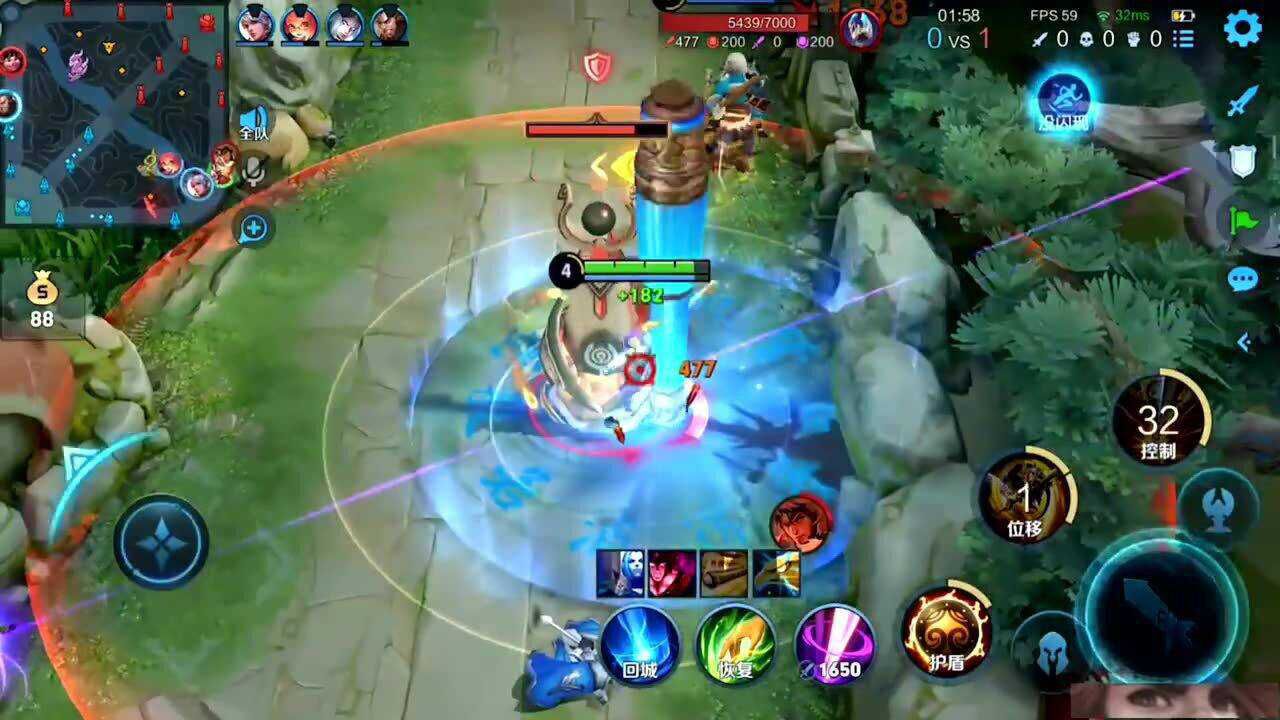
Task: Open the quick chat speech bubble
Action: coord(1243,279)
